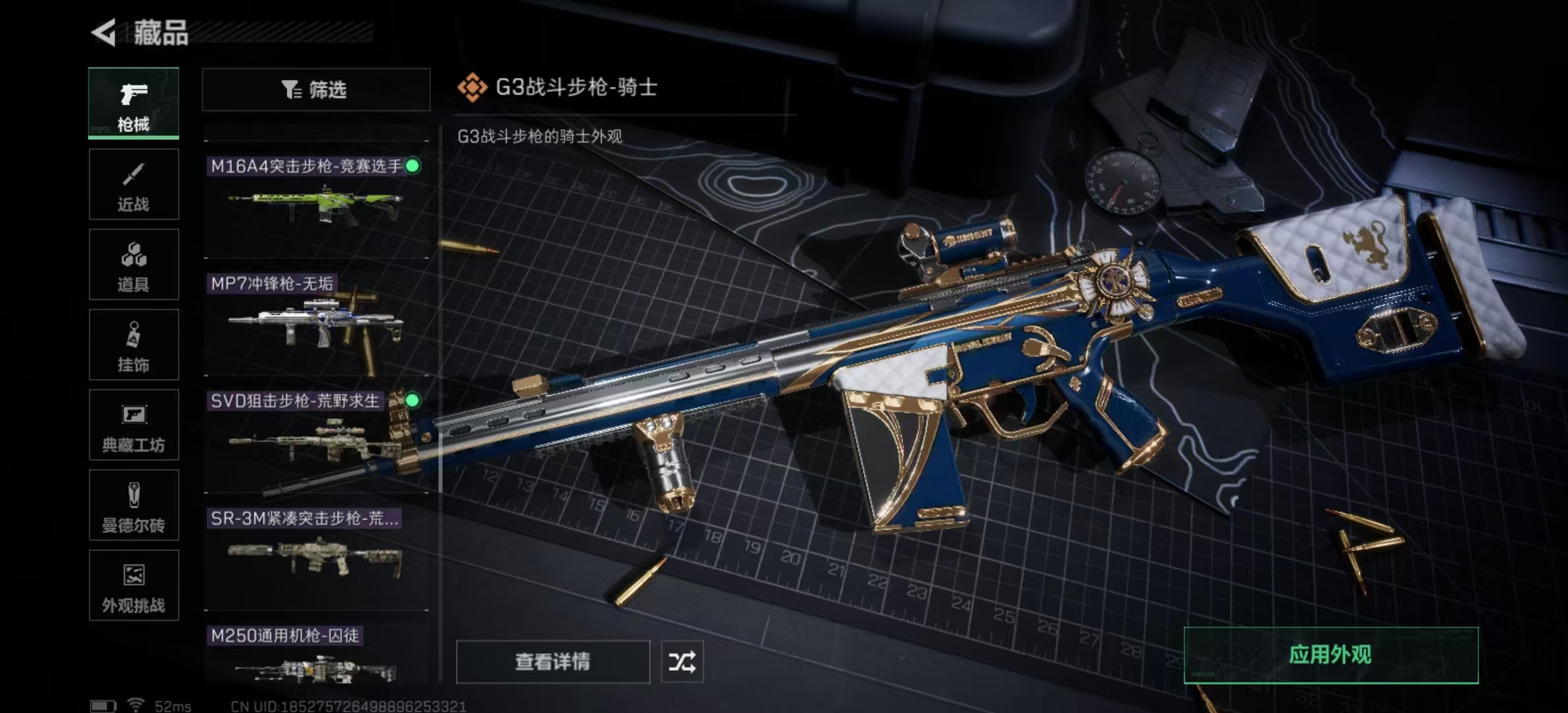1568x713 pixels.
Task: Select the 枪械 firearms category icon
Action: coord(133,102)
